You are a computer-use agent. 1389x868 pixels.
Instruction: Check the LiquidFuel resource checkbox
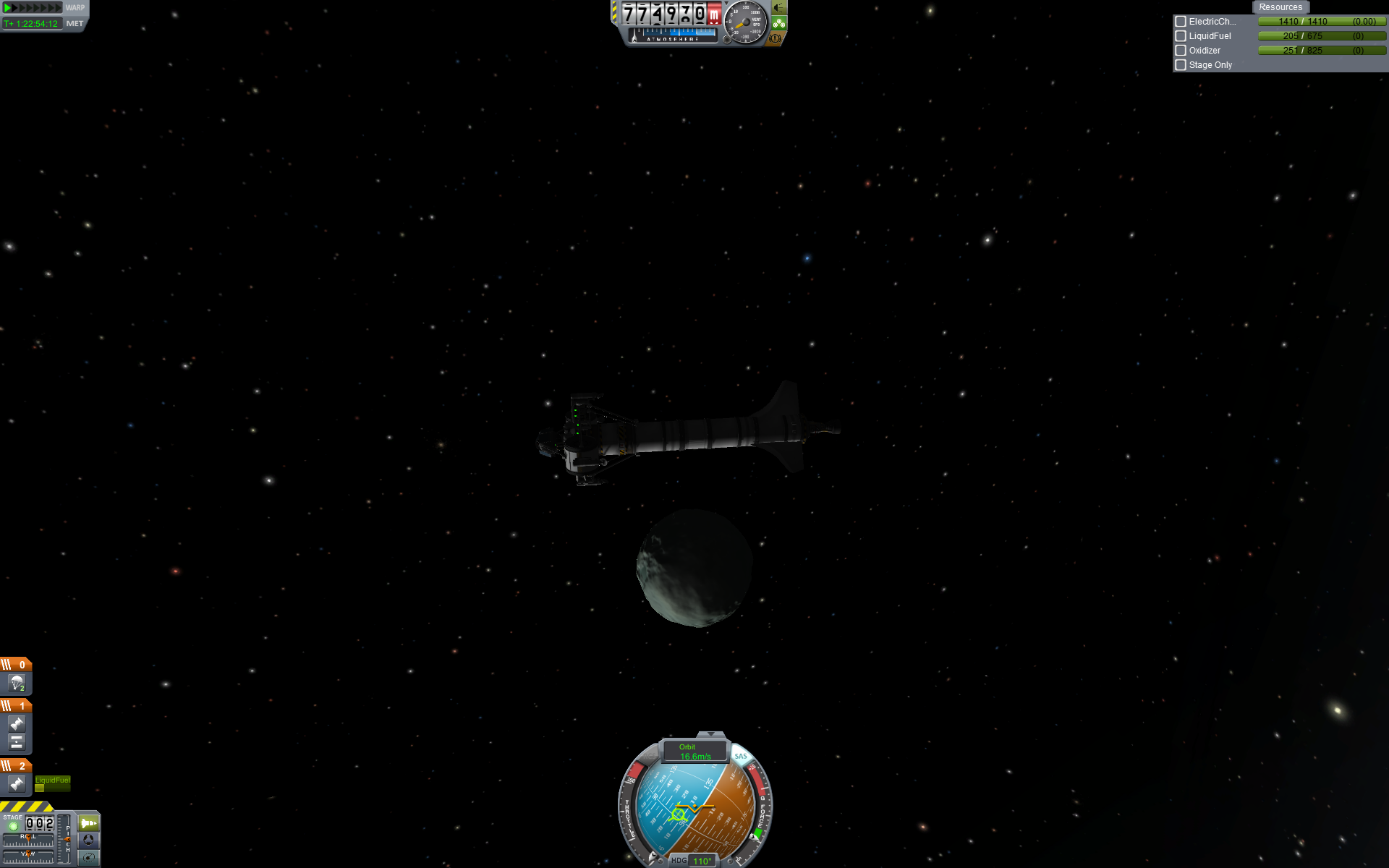[1181, 36]
